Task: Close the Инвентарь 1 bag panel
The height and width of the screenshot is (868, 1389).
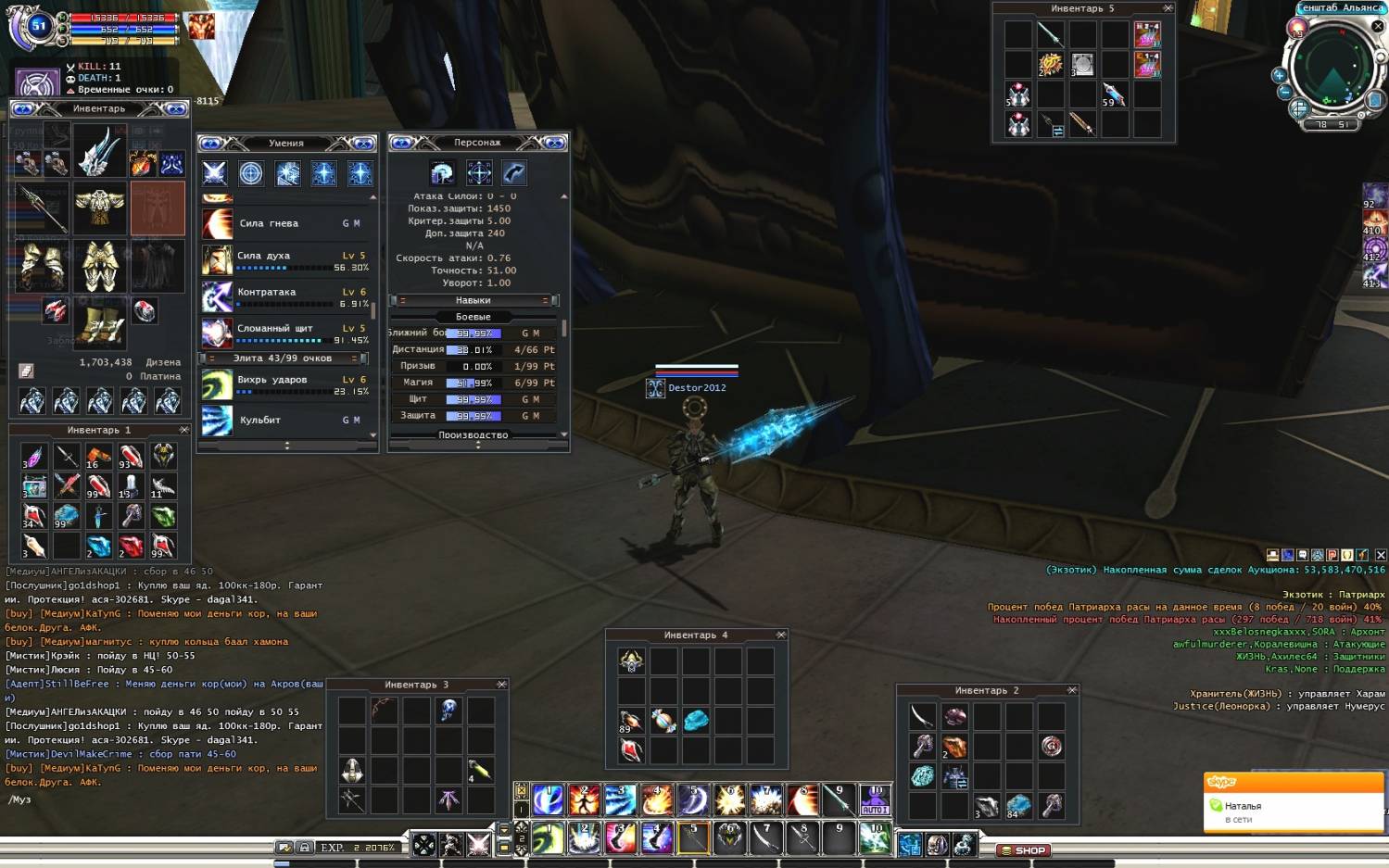Action: tap(183, 430)
